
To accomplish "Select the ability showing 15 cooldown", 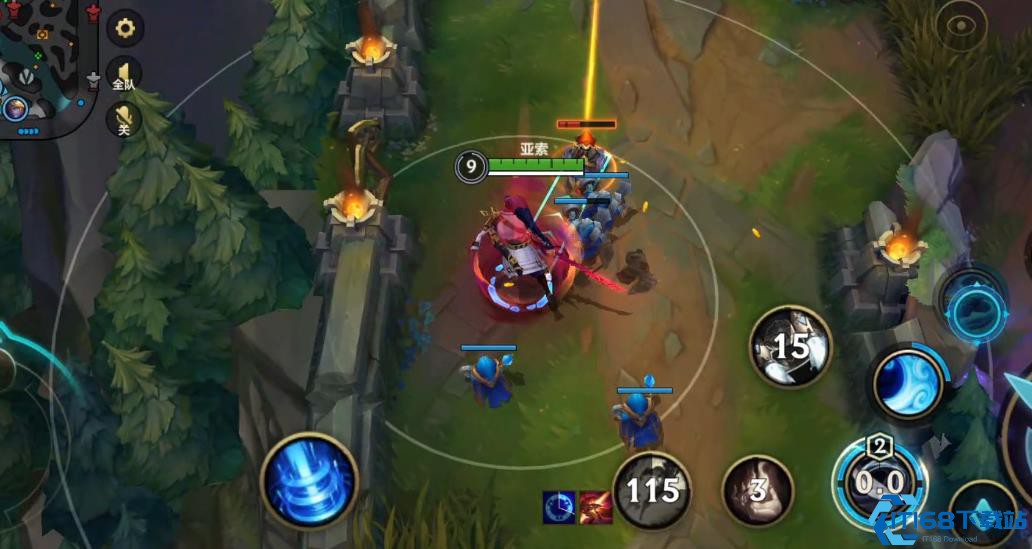I will pos(791,347).
